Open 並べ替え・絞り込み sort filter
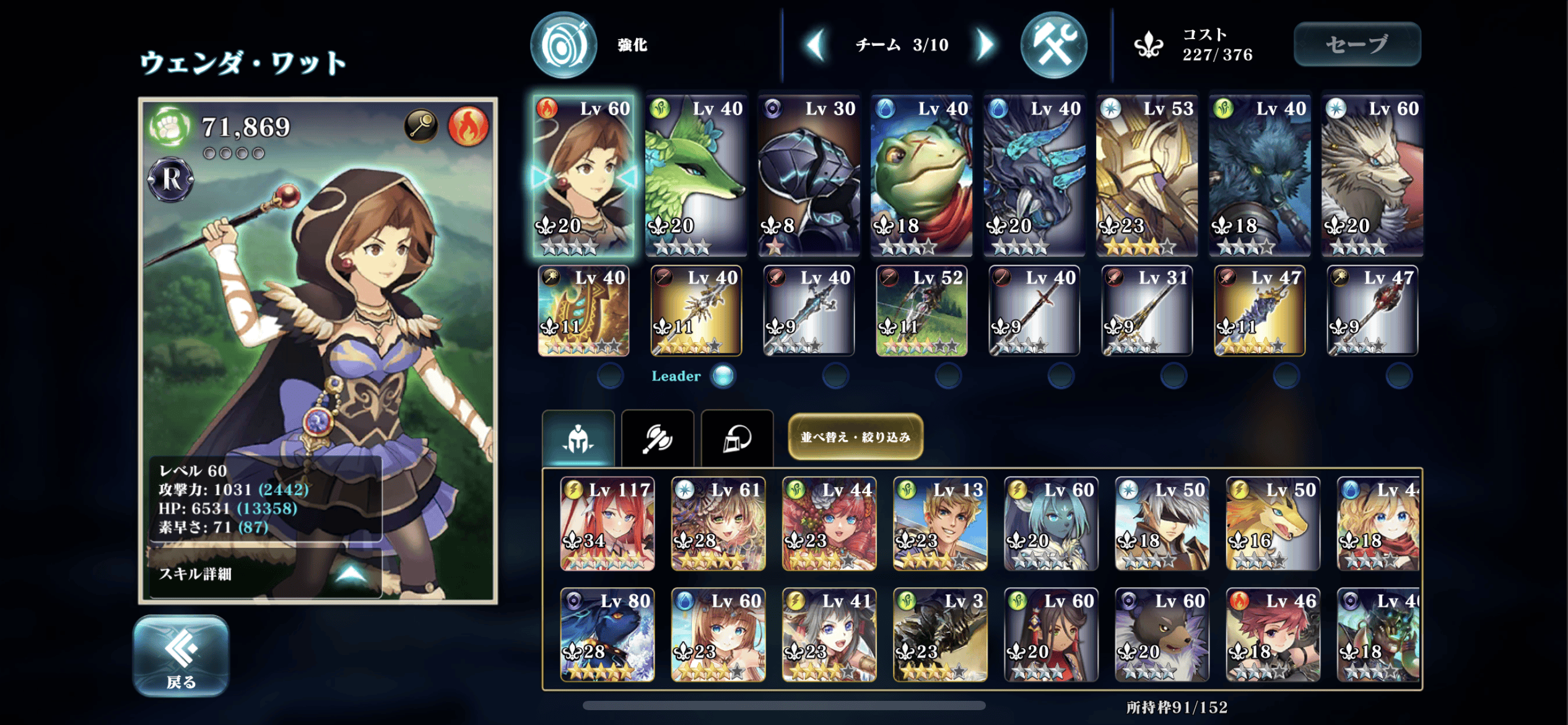The width and height of the screenshot is (1568, 725). click(x=855, y=437)
